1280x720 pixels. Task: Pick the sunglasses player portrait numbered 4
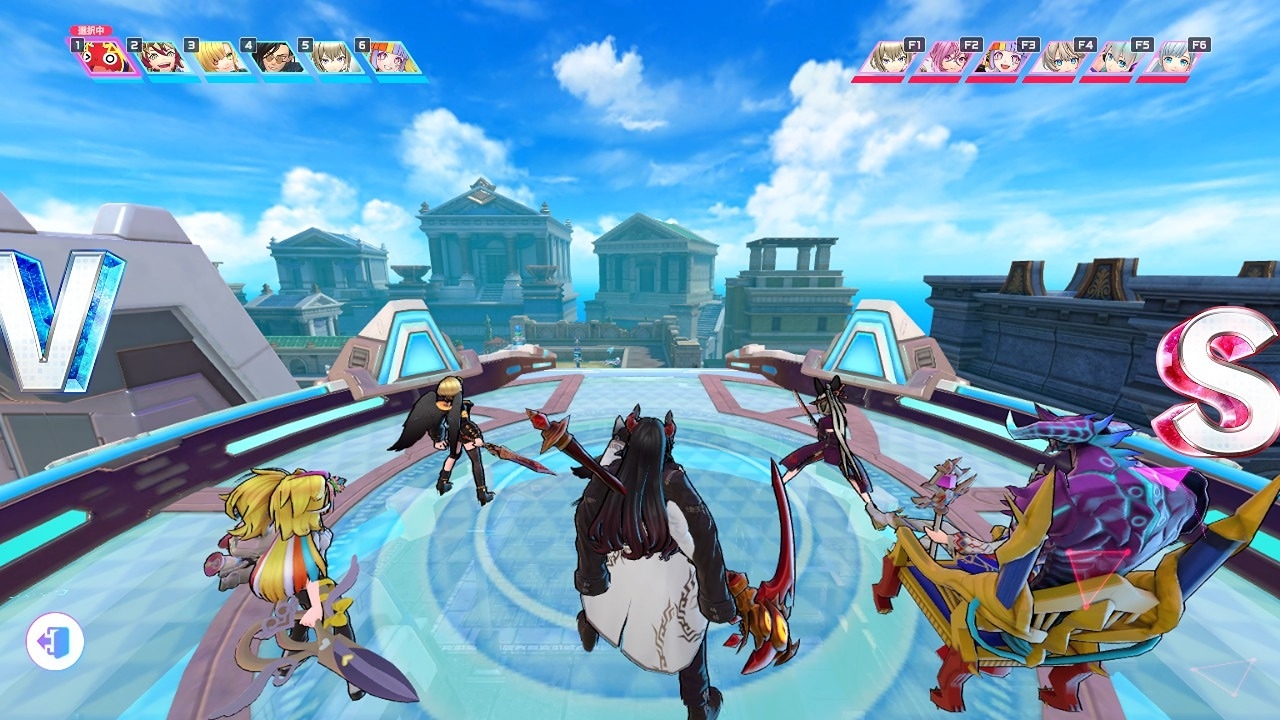pos(275,58)
